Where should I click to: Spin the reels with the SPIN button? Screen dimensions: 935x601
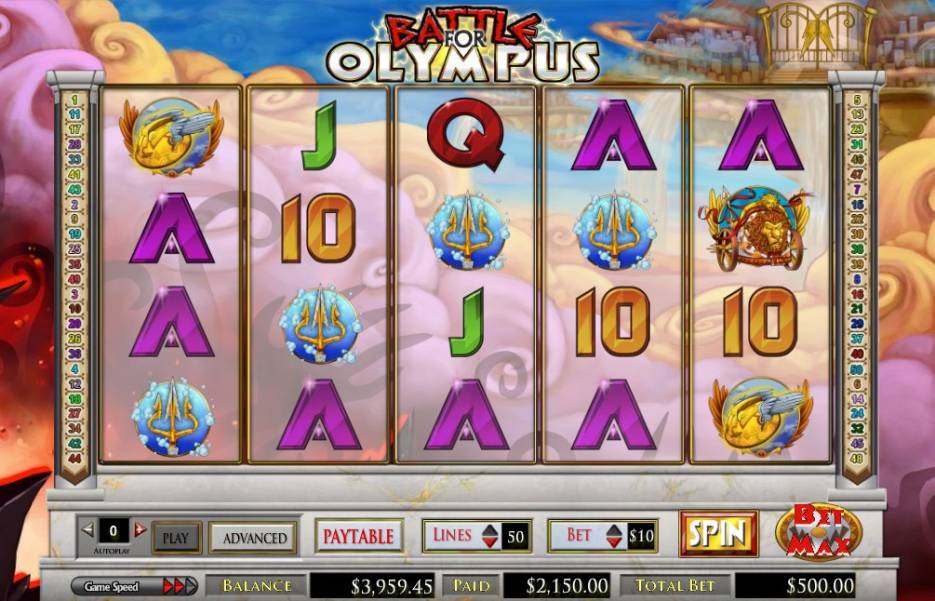click(718, 533)
